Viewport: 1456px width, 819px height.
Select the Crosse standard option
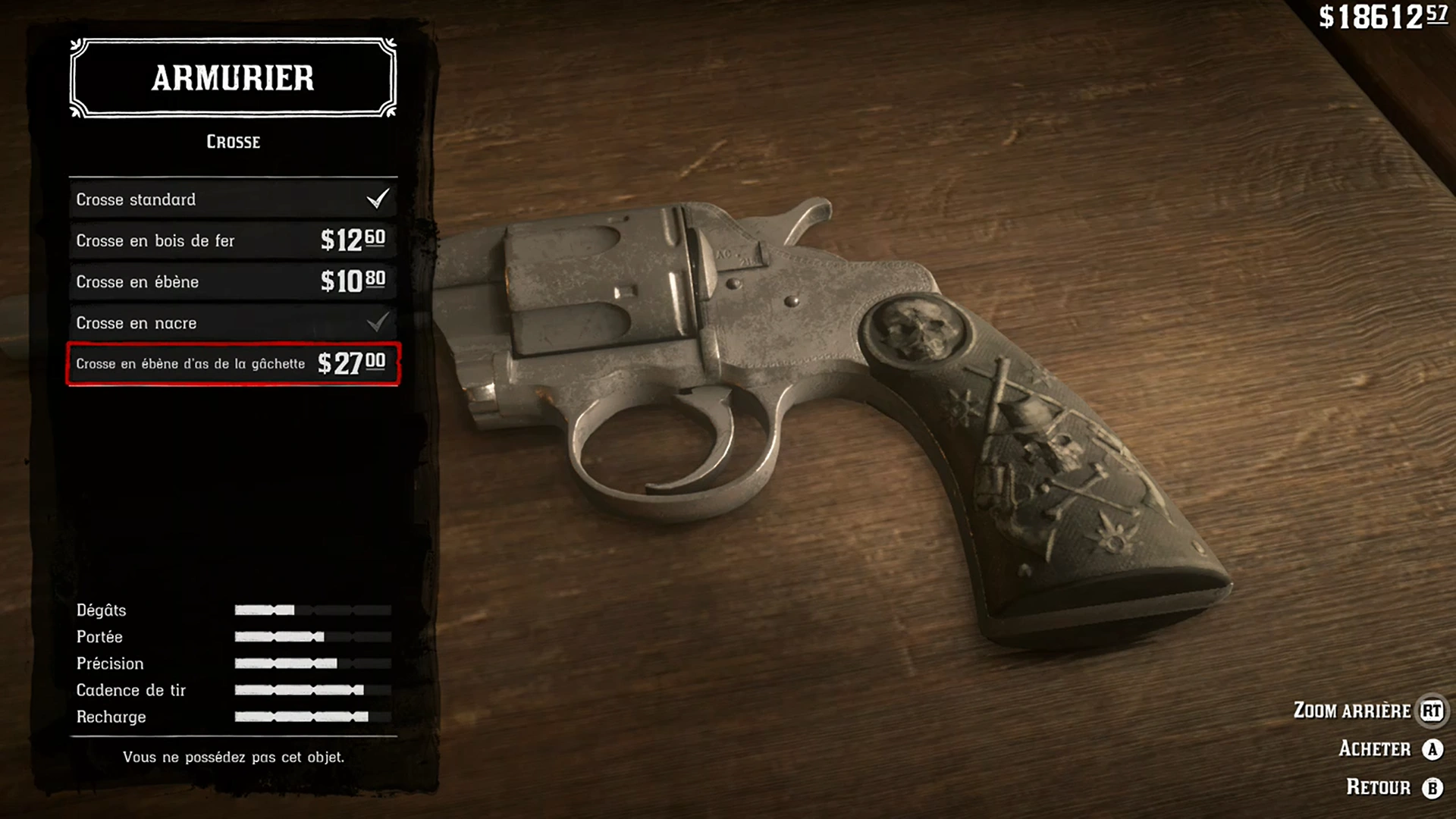coord(233,199)
